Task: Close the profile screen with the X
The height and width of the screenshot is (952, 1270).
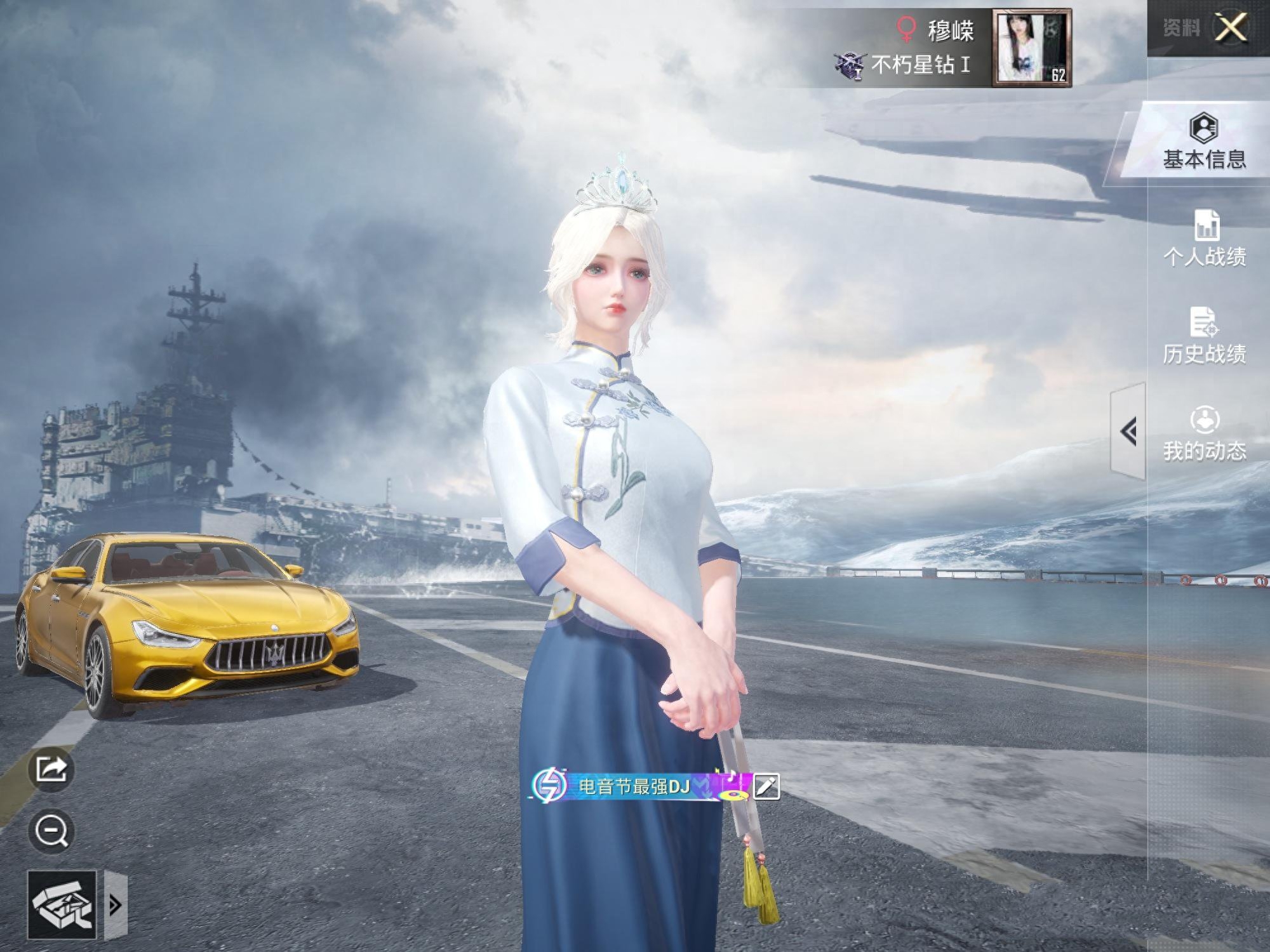Action: pos(1230,29)
